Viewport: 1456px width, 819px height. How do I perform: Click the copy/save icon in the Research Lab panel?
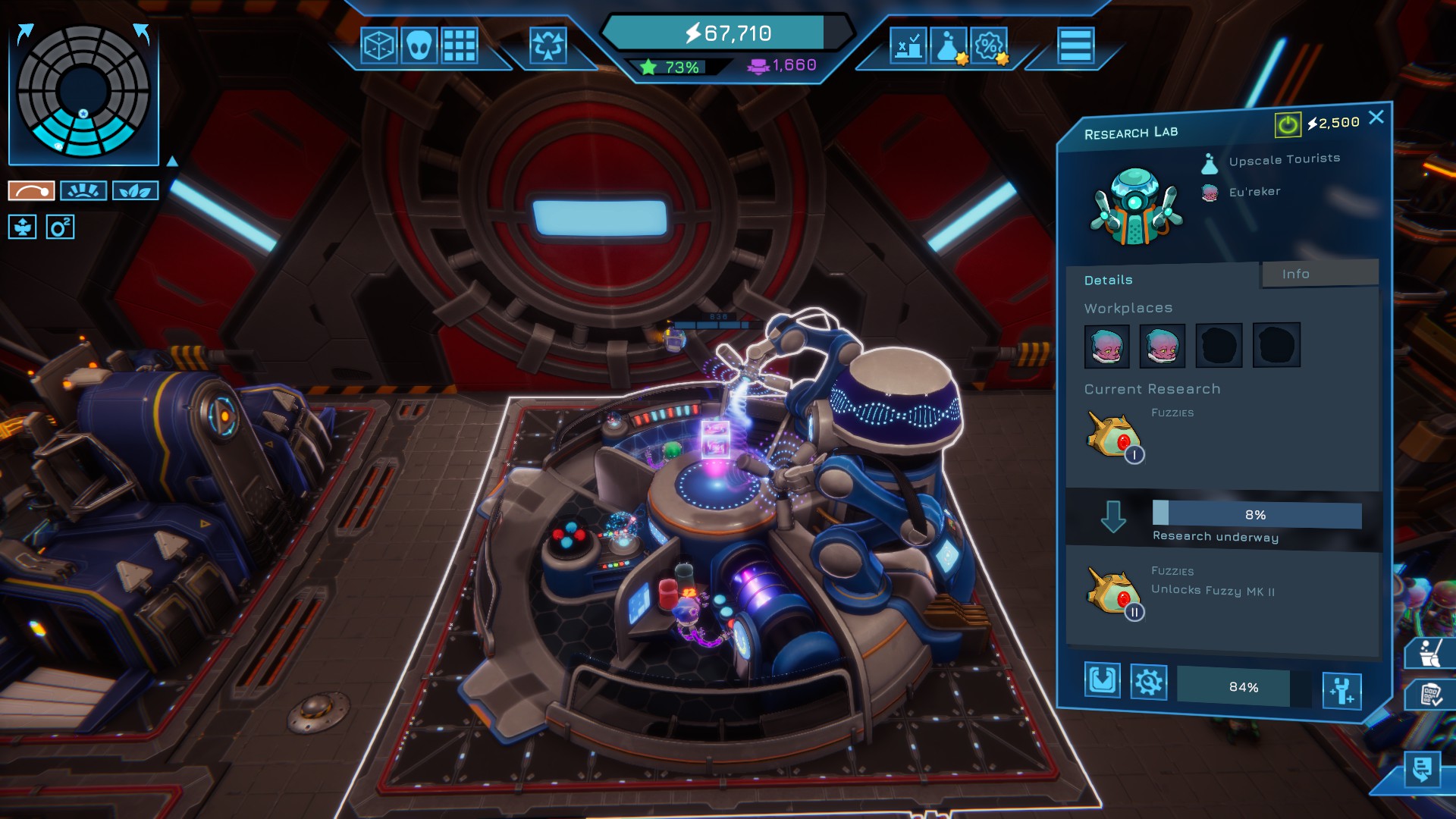coord(1103,681)
